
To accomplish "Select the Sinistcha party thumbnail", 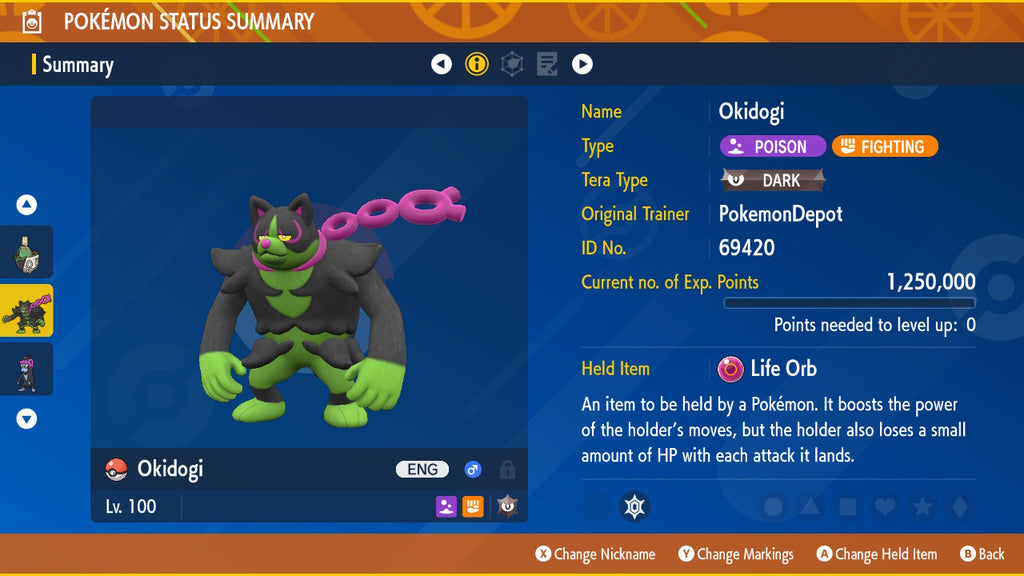I will 27,253.
